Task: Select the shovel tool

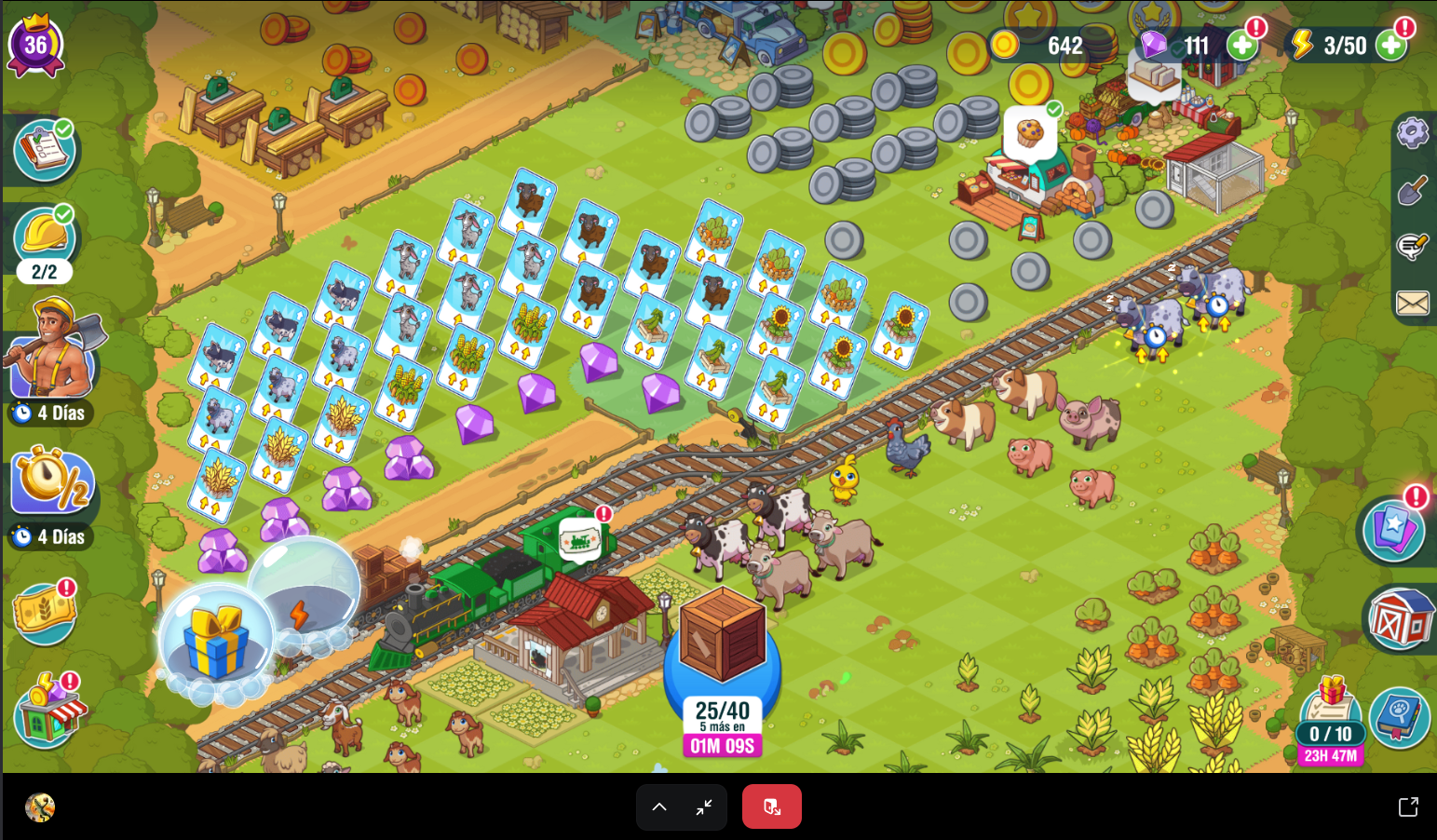Action: (x=1413, y=191)
